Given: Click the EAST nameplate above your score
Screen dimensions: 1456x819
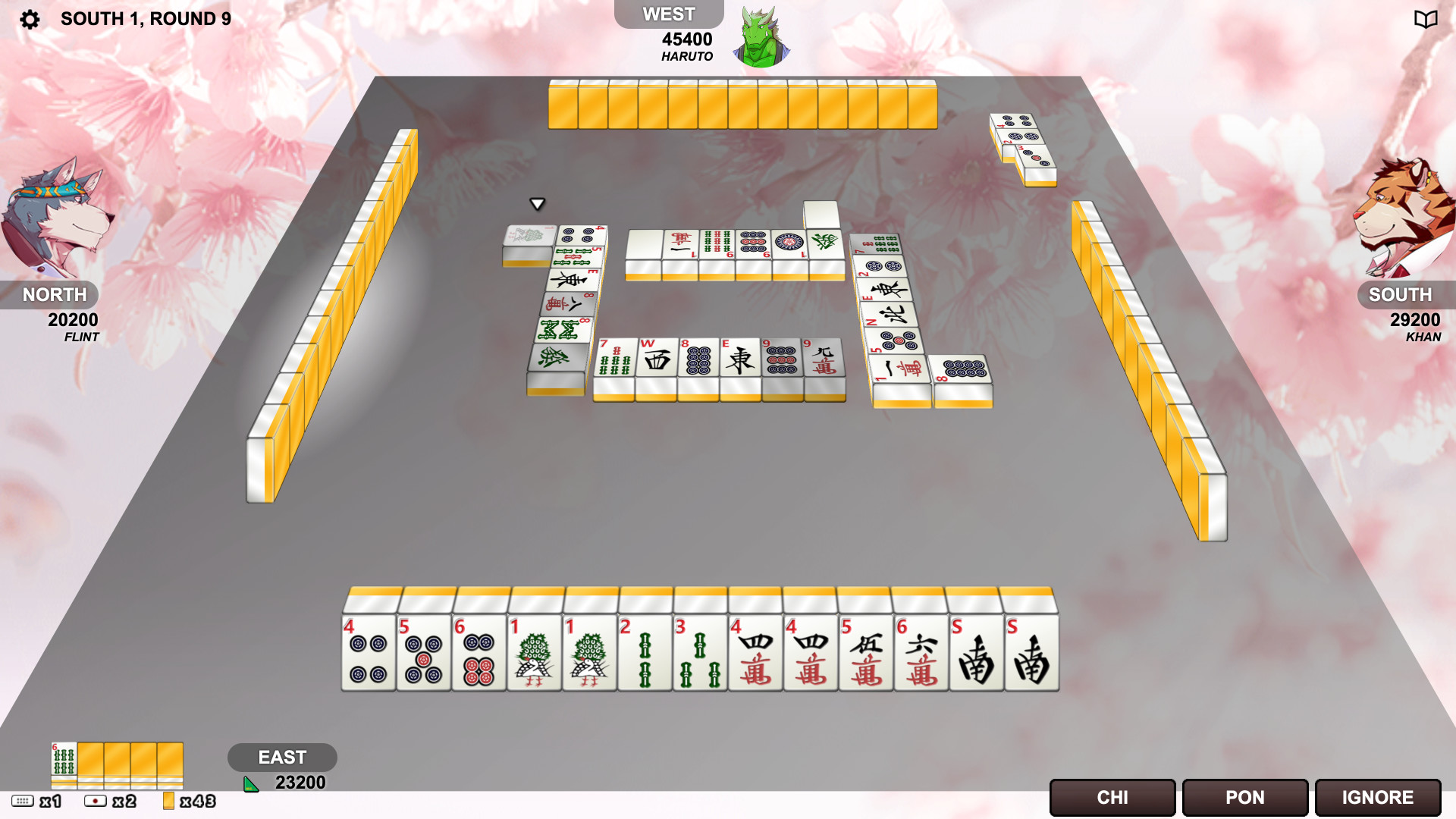Looking at the screenshot, I should pyautogui.click(x=283, y=757).
